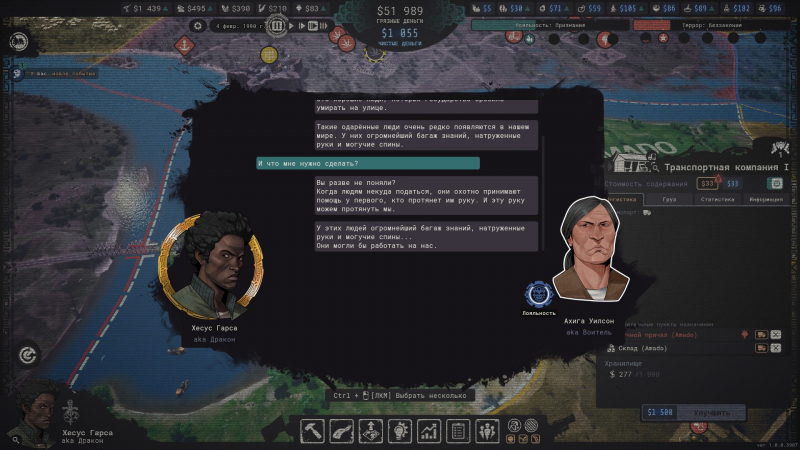This screenshot has height=450, width=800.
Task: Open the hammer build menu
Action: pyautogui.click(x=315, y=431)
